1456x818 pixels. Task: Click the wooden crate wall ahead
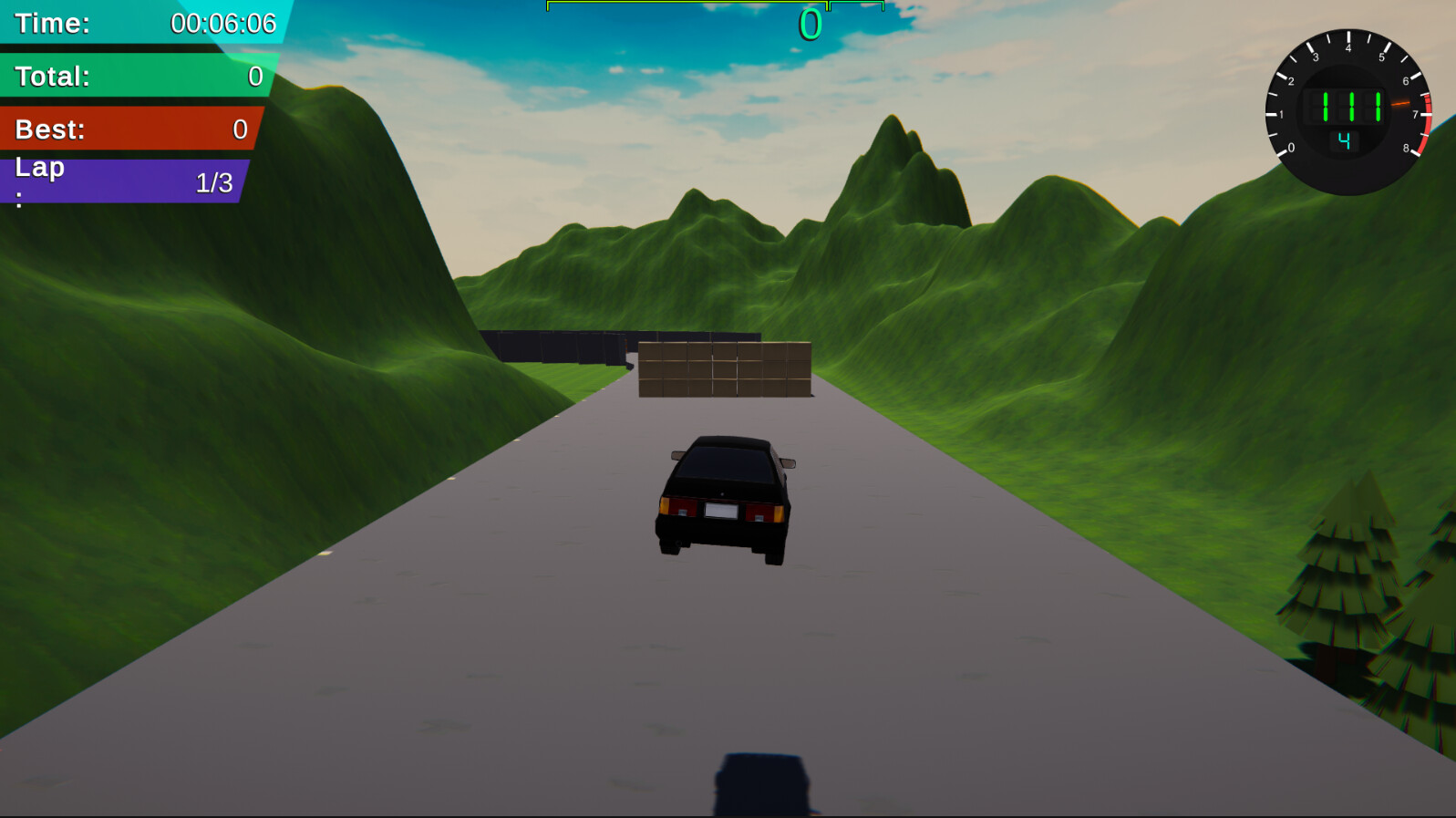tap(725, 369)
